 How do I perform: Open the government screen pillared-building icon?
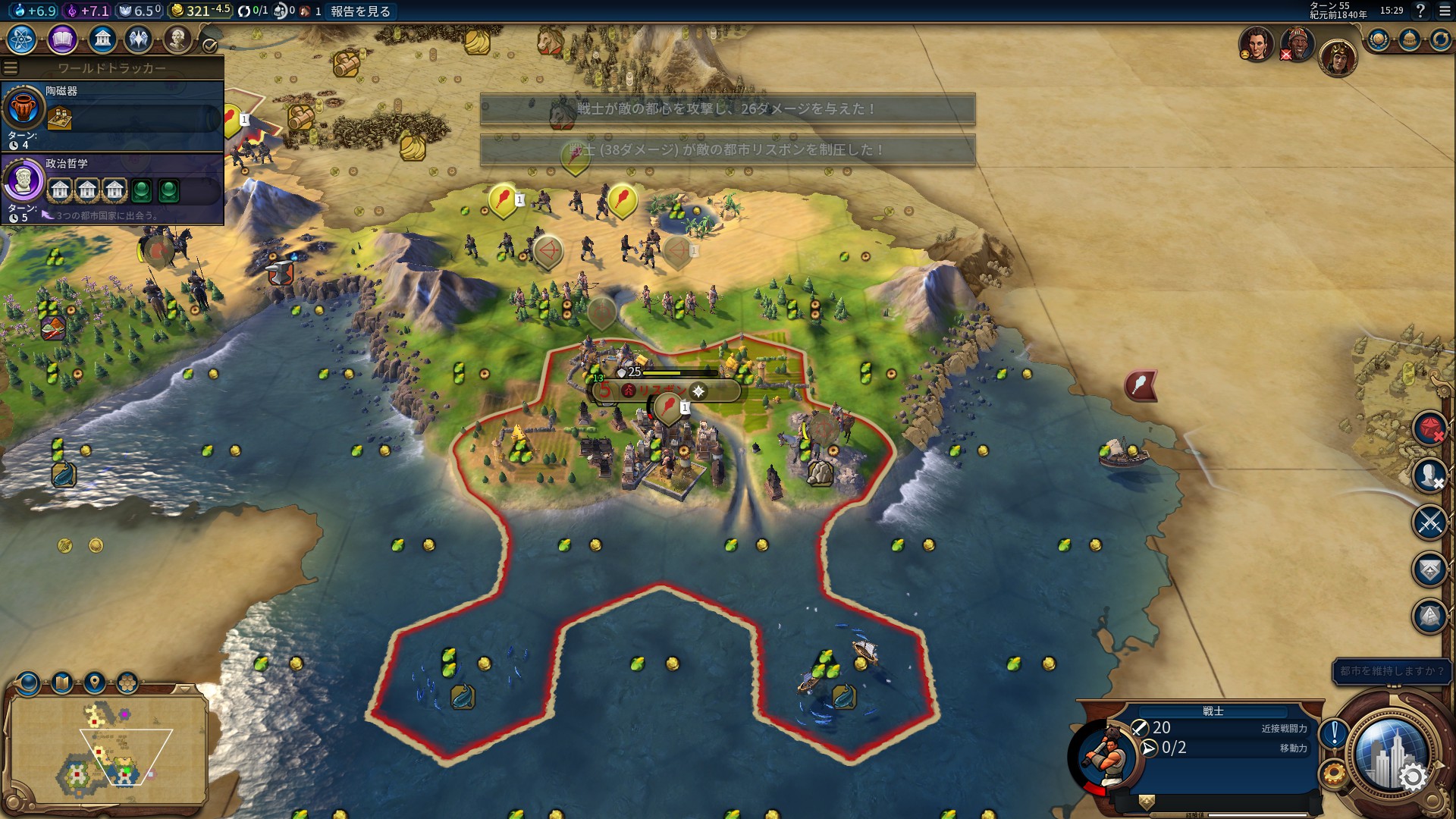102,39
